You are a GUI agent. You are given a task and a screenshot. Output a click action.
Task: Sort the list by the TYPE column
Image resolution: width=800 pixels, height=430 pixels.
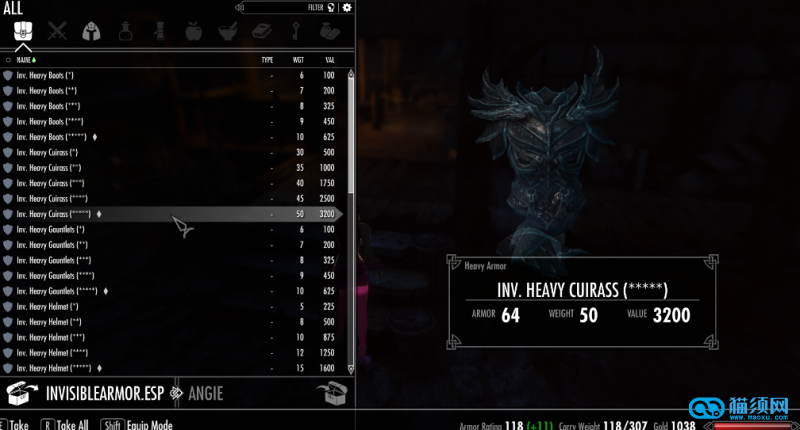(267, 60)
